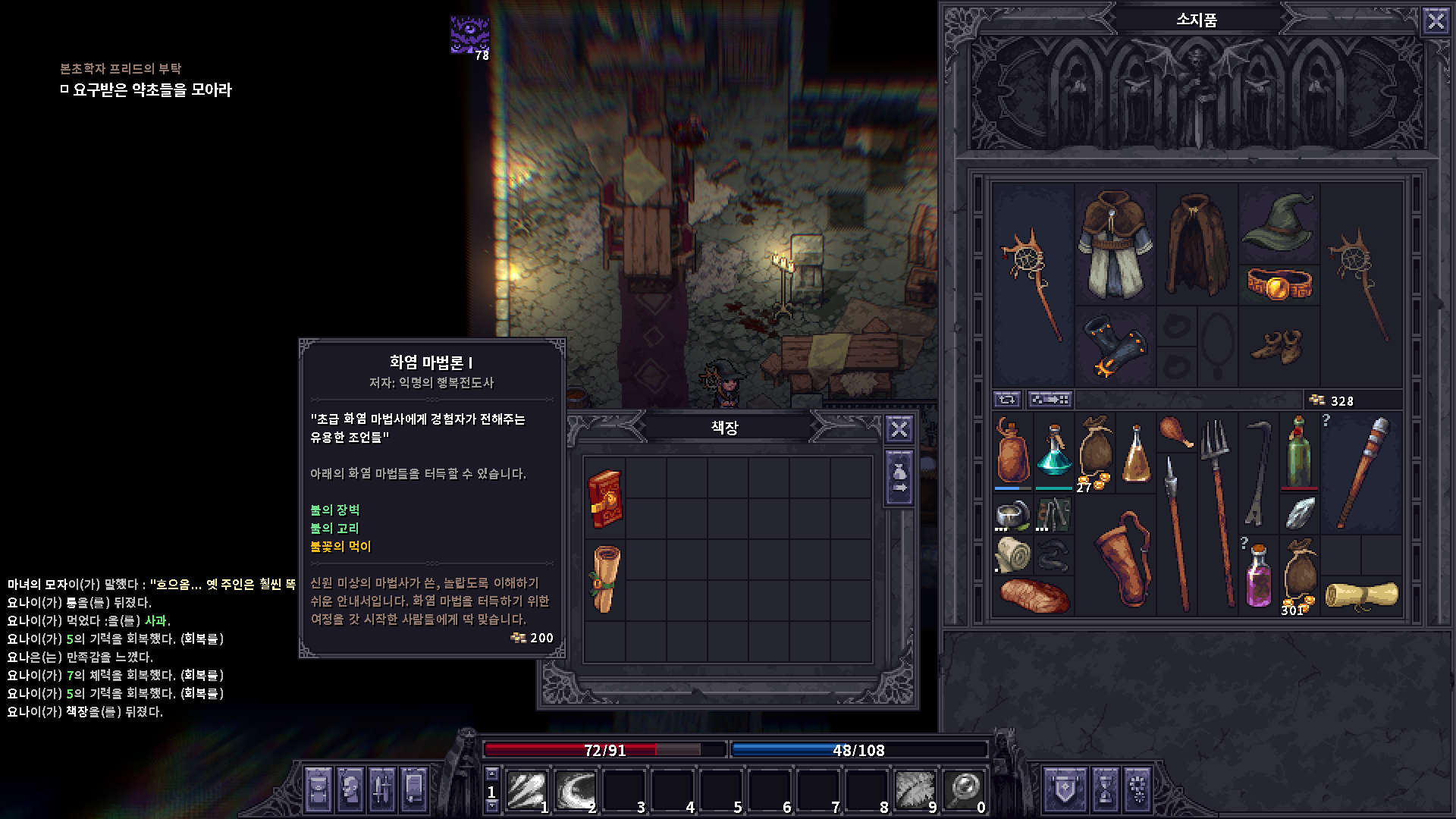The width and height of the screenshot is (1456, 819).
Task: Click the loop-arrows sort button in the inventory
Action: click(x=1006, y=400)
